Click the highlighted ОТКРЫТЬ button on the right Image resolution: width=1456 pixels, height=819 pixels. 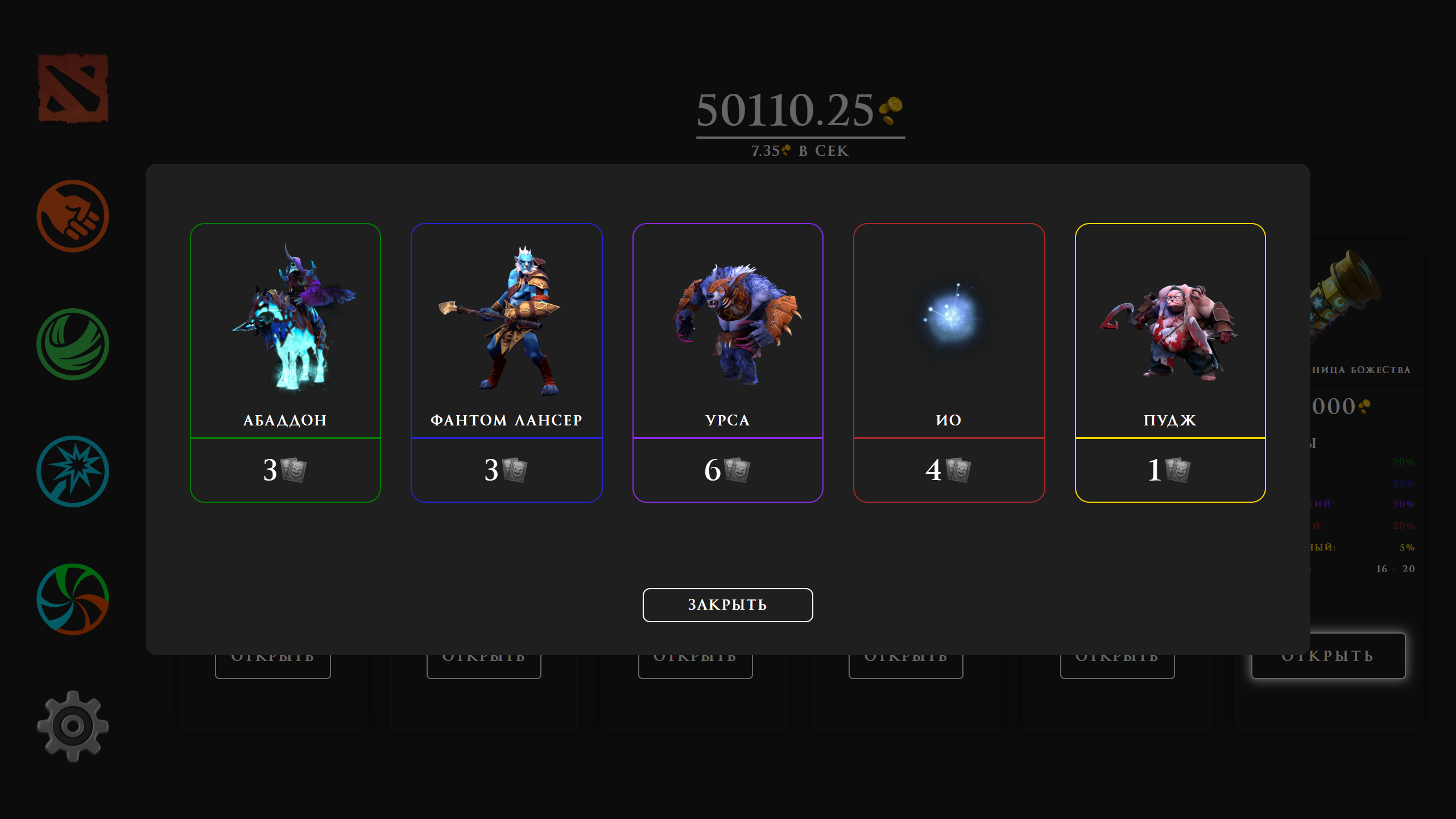tap(1328, 655)
